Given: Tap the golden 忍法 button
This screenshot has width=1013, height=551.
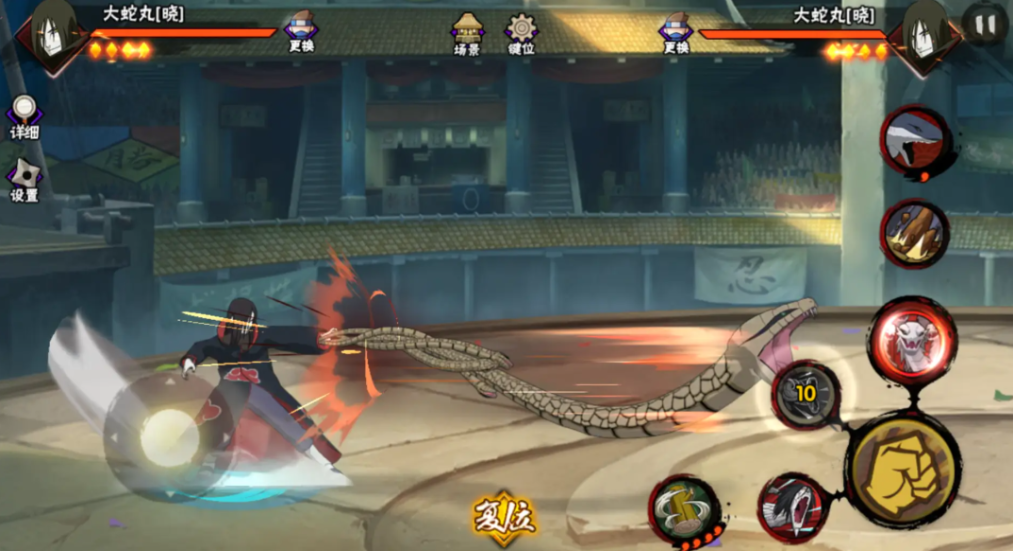Looking at the screenshot, I should [x=504, y=516].
